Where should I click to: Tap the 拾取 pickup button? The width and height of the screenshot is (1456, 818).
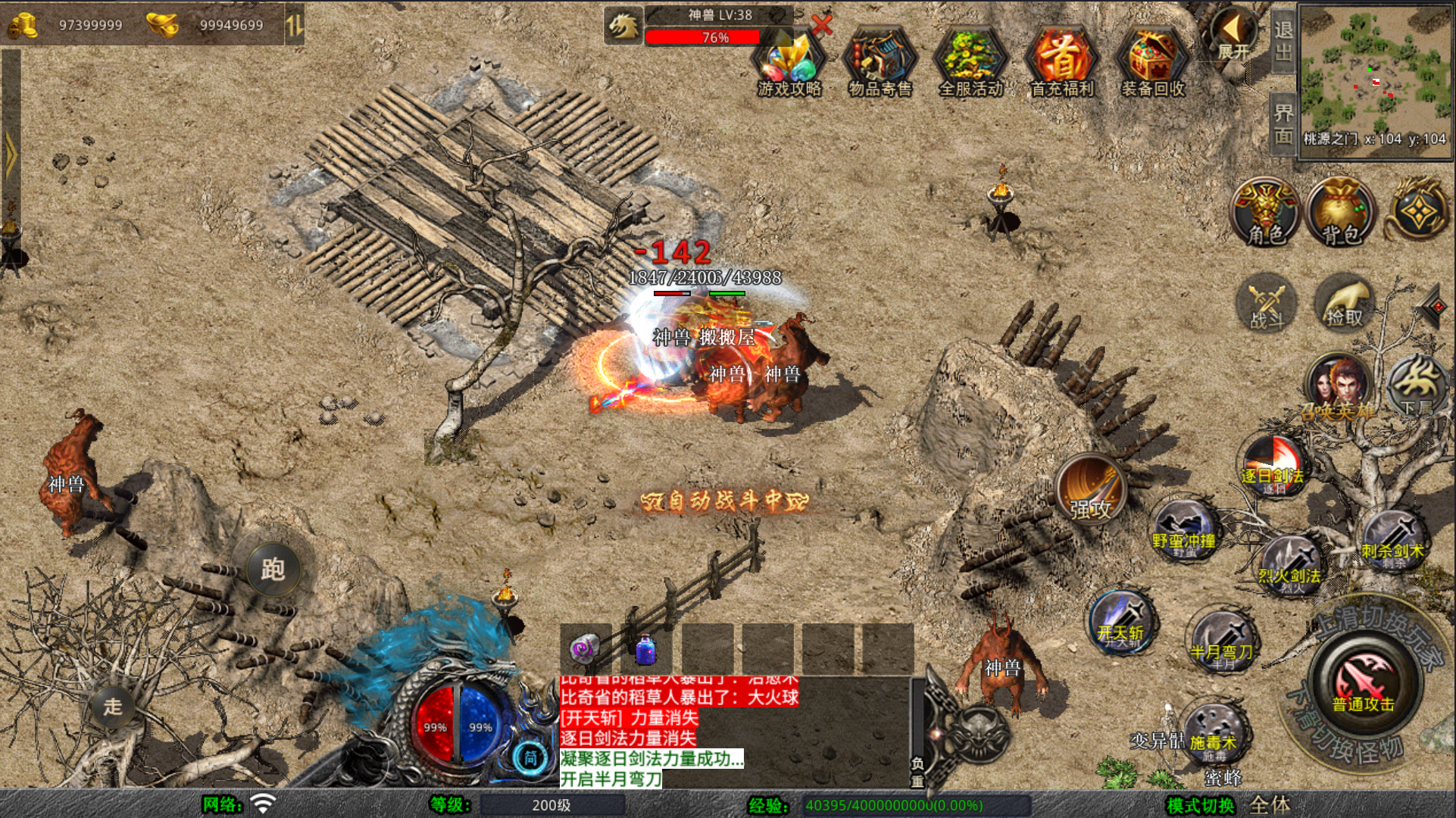coord(1344,303)
